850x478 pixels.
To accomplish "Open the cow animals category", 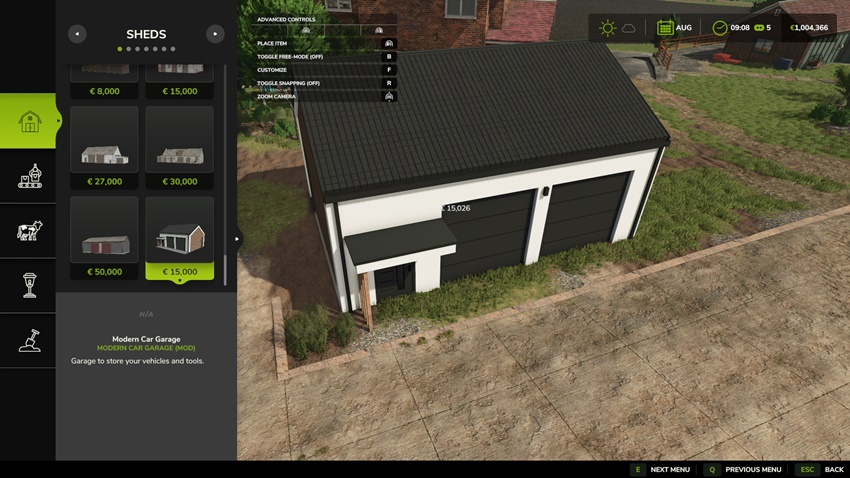I will (x=29, y=231).
